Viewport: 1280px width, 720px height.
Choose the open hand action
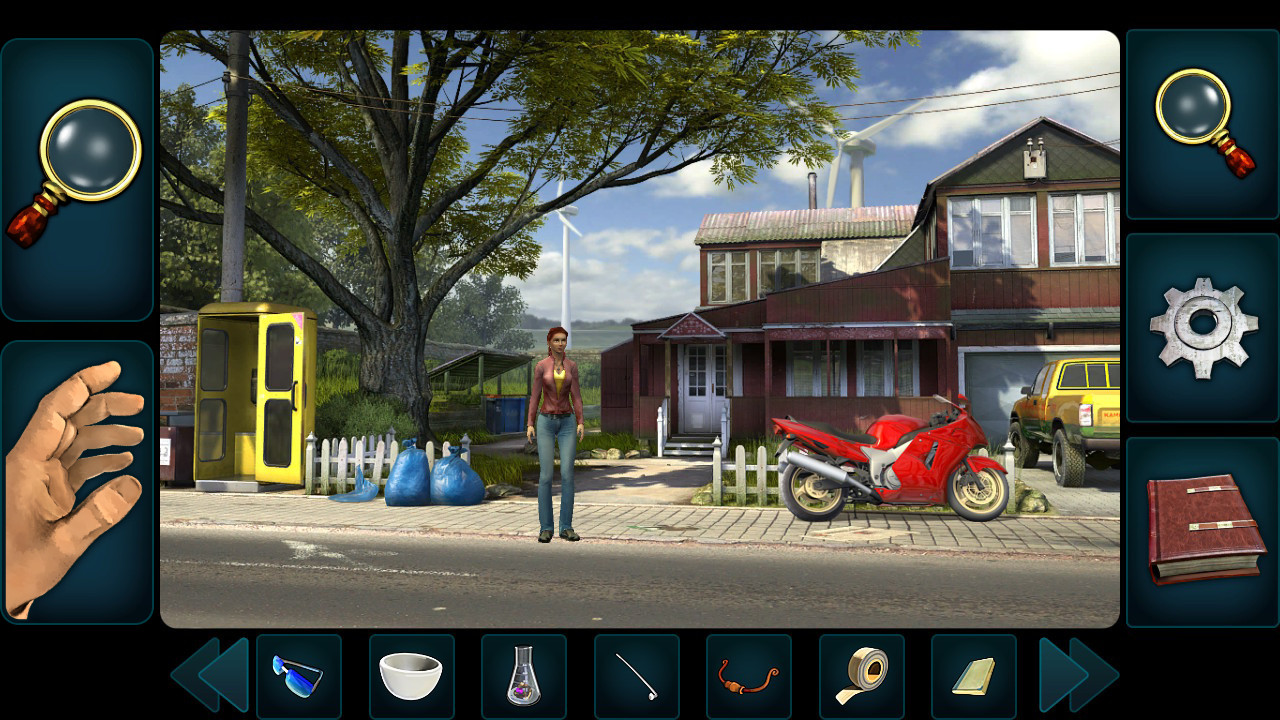click(x=77, y=482)
